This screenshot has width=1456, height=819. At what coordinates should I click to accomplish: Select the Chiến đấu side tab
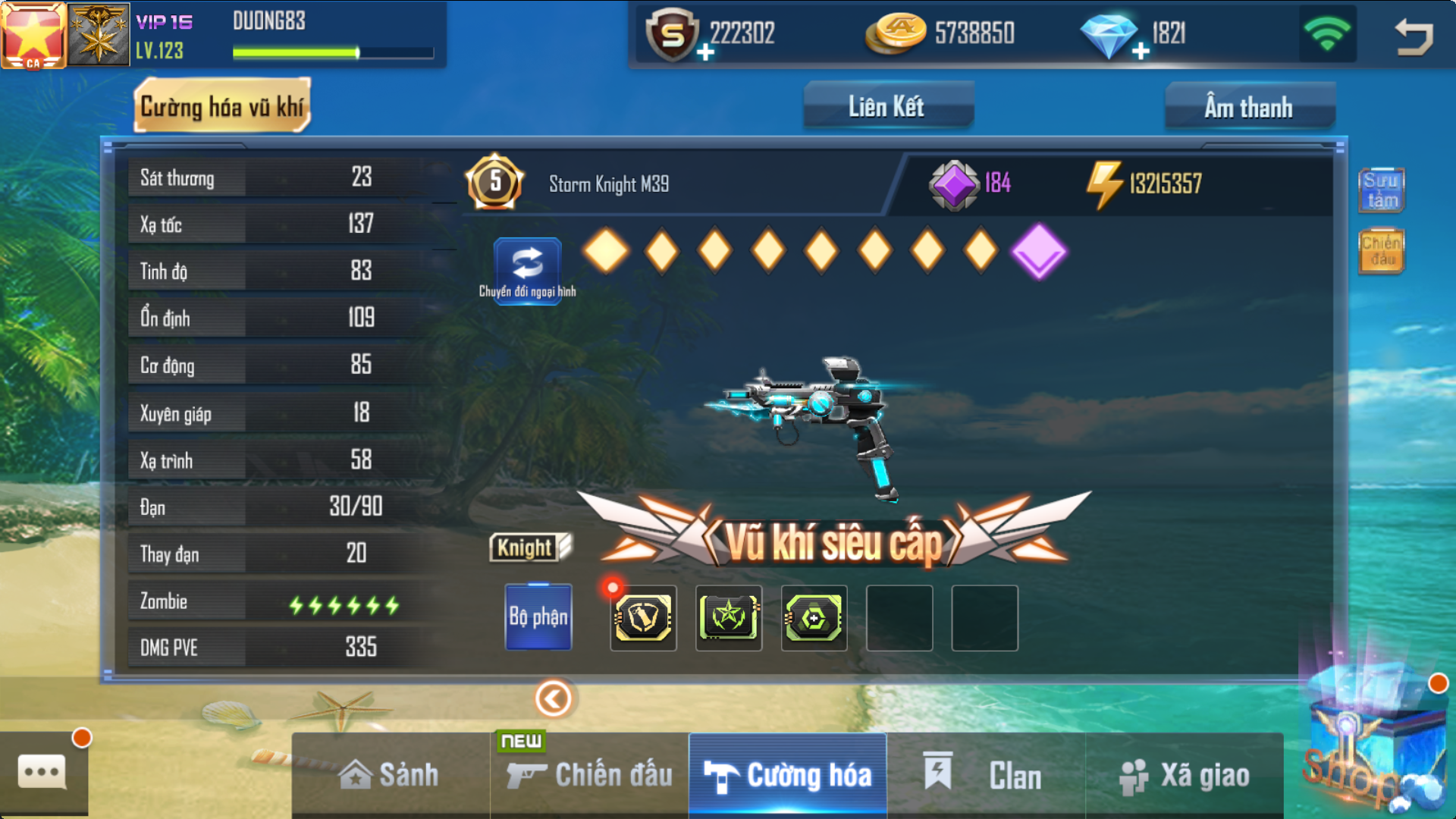pos(1381,251)
